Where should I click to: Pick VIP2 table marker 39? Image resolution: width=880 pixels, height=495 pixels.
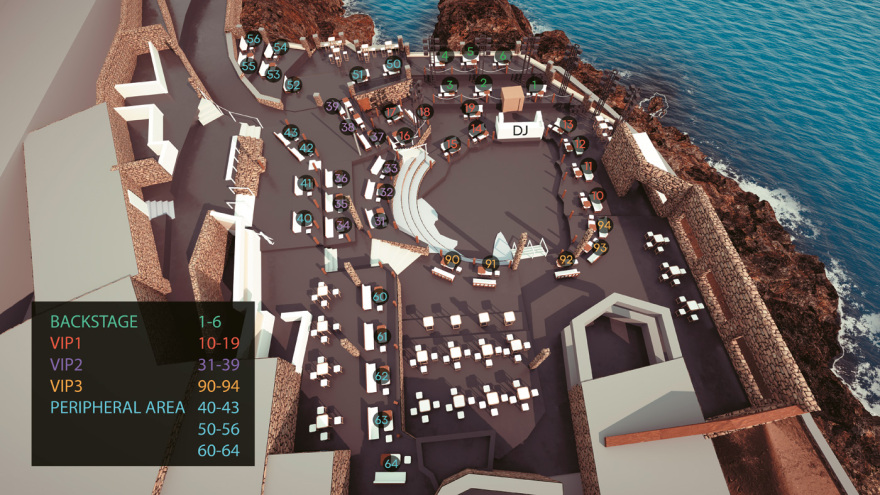[332, 105]
